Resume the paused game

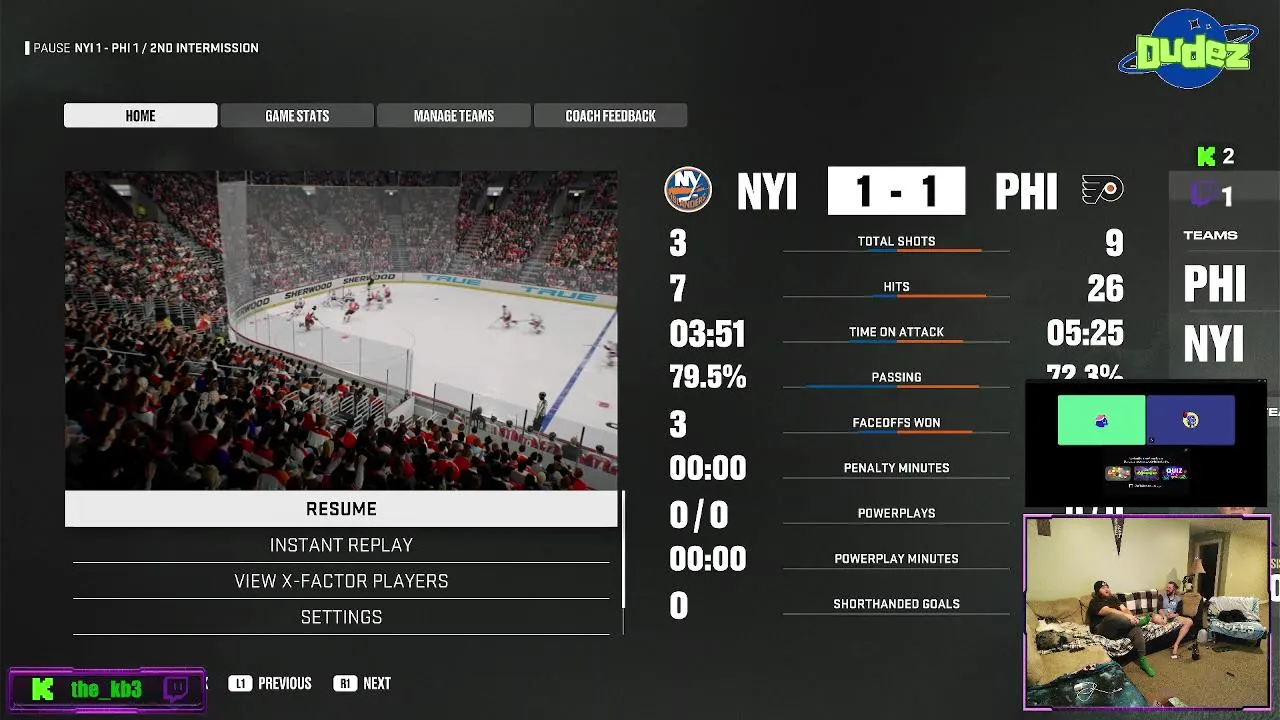pos(341,509)
